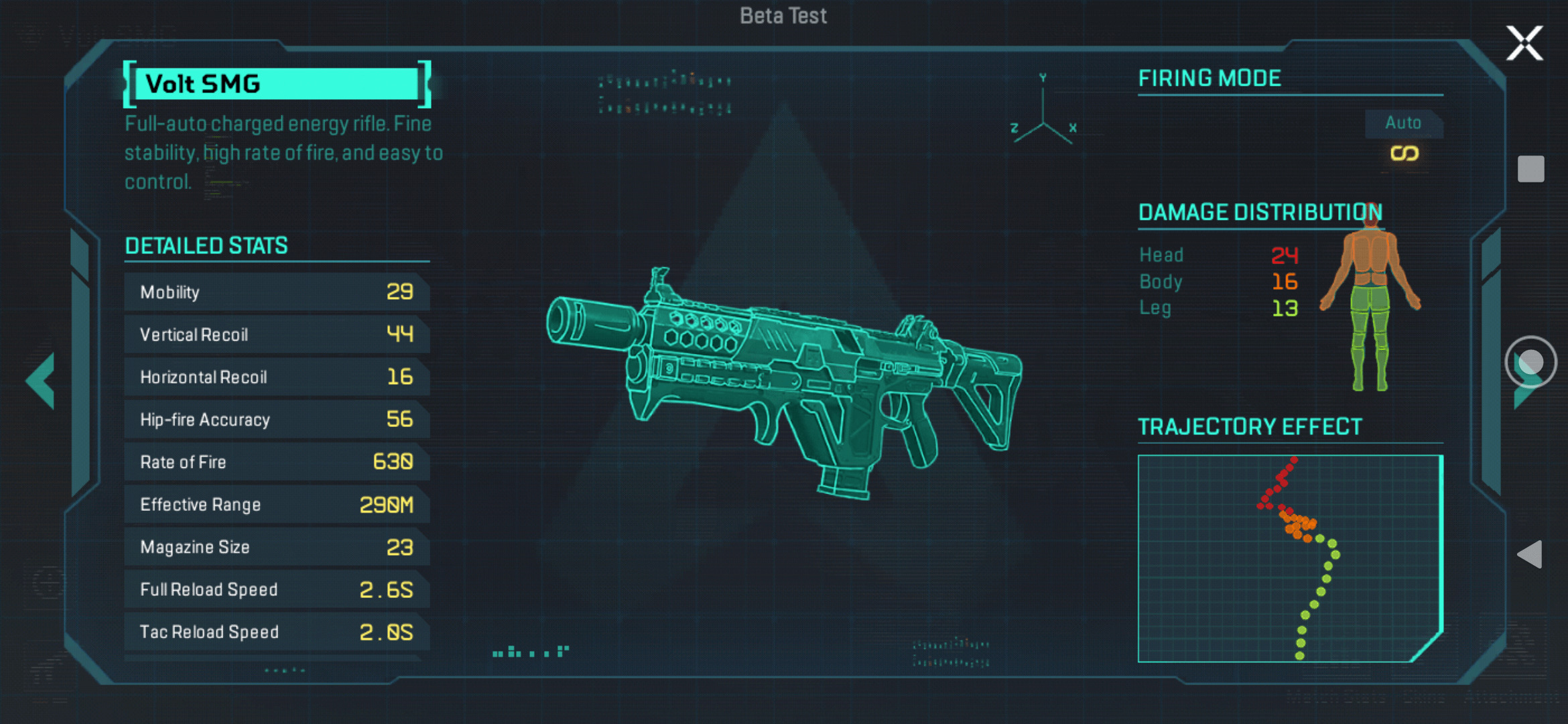Select the Auto firing mode
This screenshot has height=724, width=1568.
pyautogui.click(x=1404, y=137)
